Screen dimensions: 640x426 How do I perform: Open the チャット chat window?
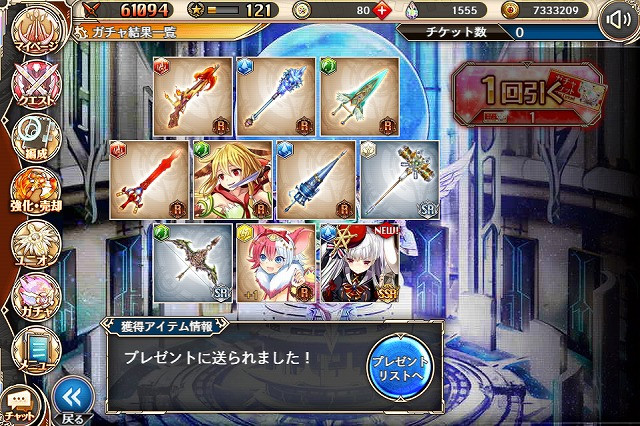pyautogui.click(x=22, y=405)
